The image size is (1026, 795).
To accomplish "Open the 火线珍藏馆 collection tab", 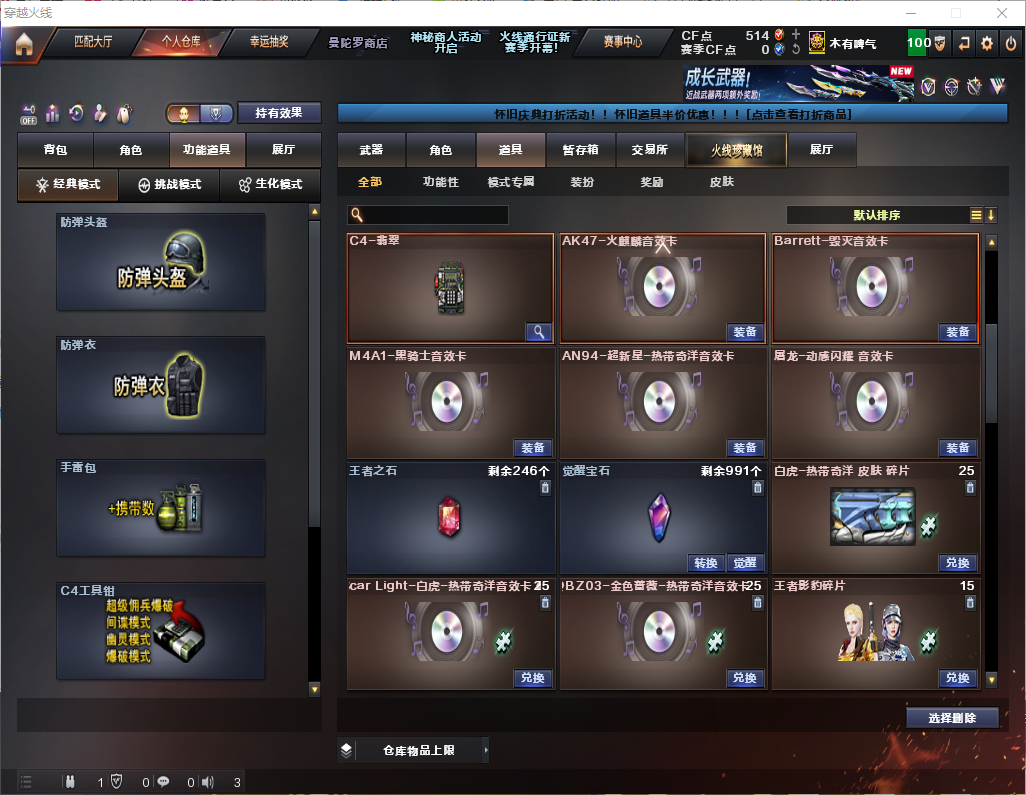I will click(736, 150).
